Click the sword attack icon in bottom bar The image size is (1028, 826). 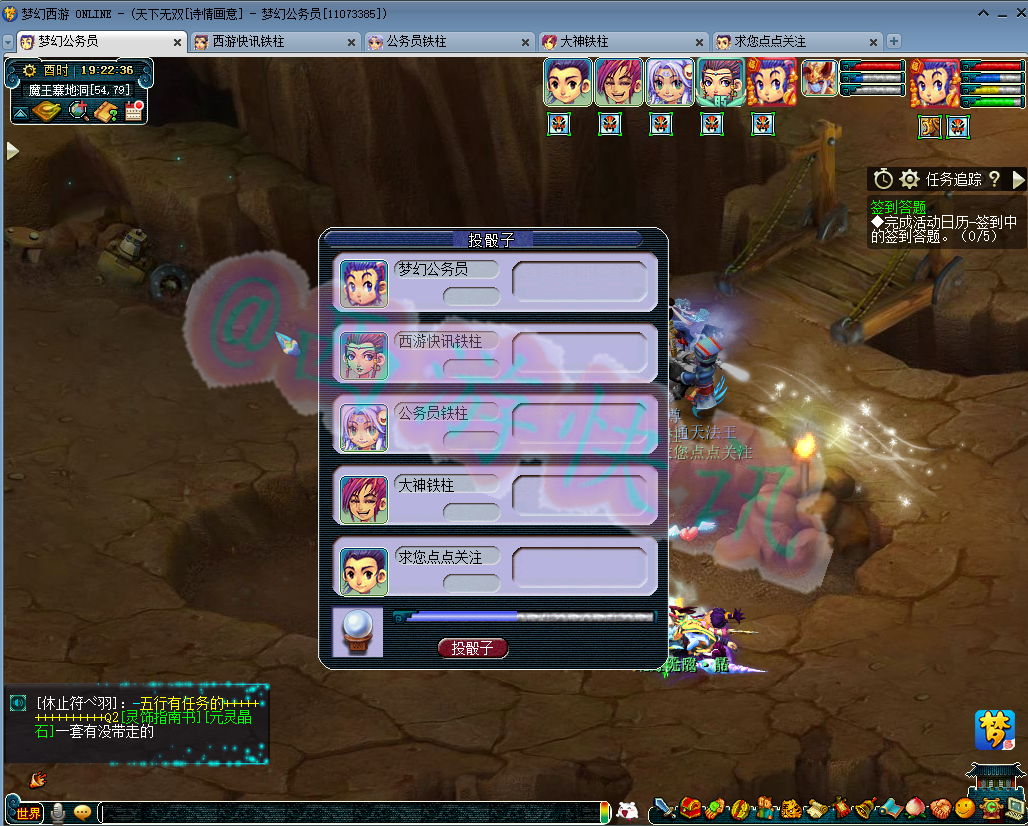(x=665, y=808)
